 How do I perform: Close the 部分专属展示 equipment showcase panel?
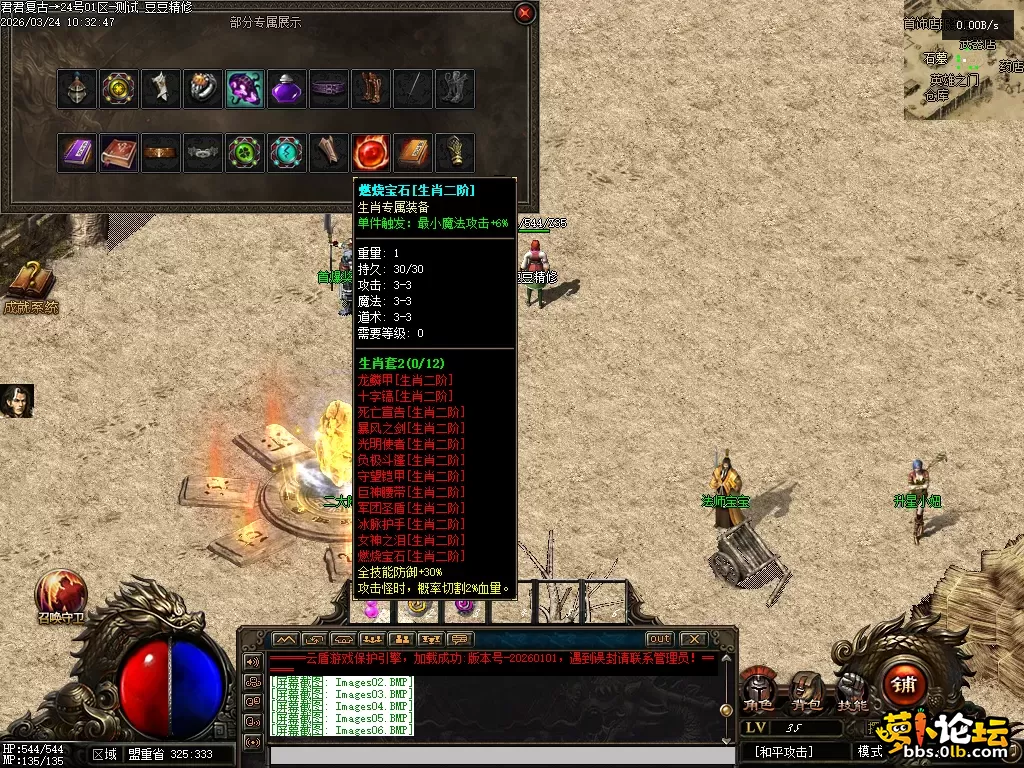click(524, 13)
